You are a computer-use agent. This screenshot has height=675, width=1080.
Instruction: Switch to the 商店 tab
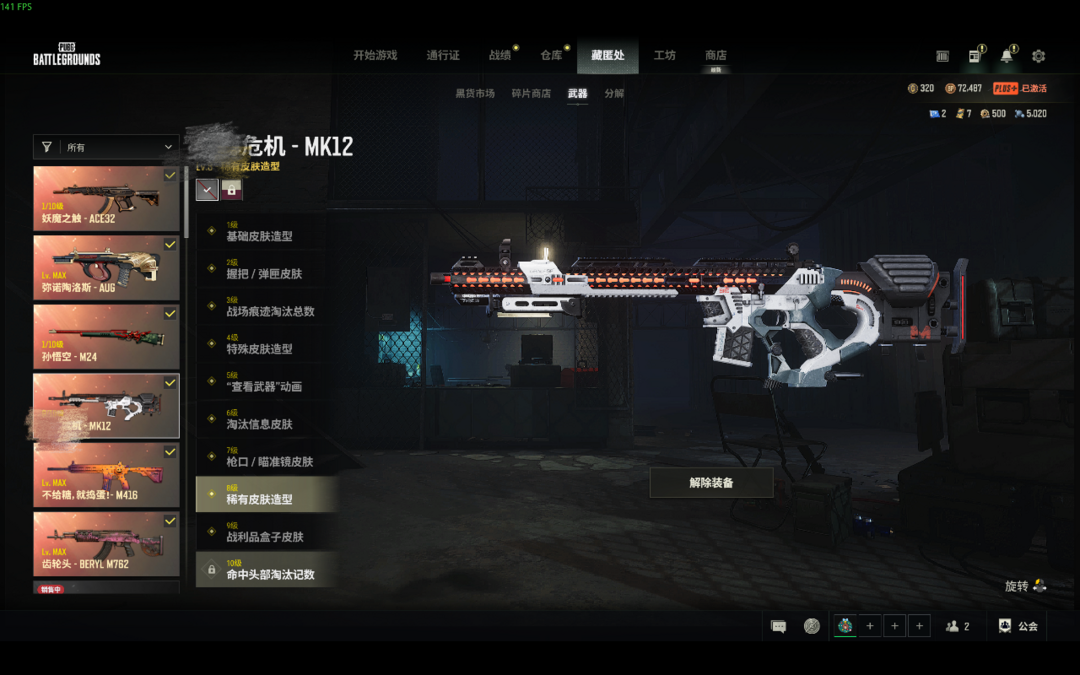pyautogui.click(x=716, y=56)
